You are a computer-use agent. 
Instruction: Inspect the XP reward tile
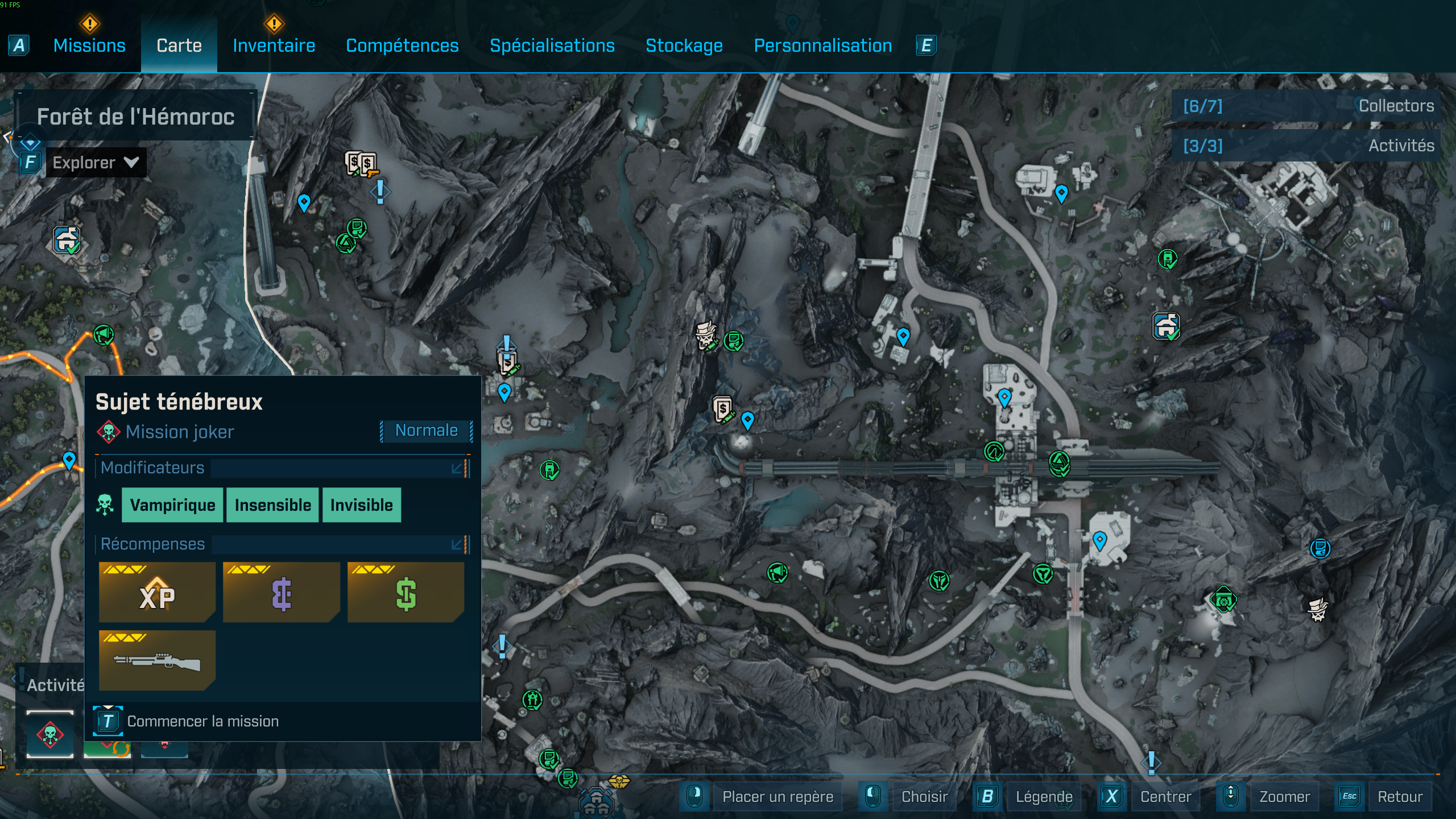click(x=157, y=592)
